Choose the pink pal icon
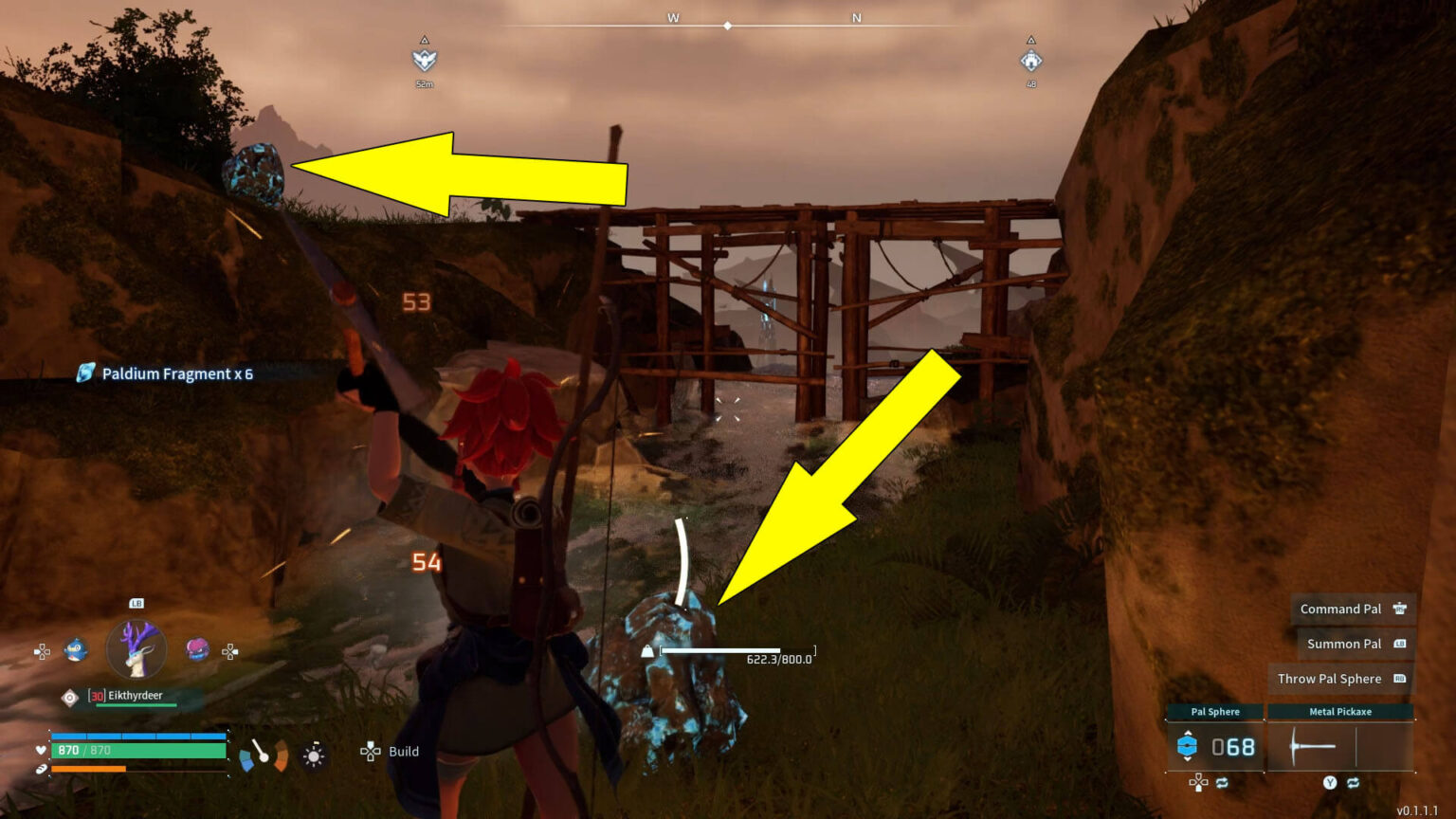Viewport: 1456px width, 819px height. tap(197, 649)
